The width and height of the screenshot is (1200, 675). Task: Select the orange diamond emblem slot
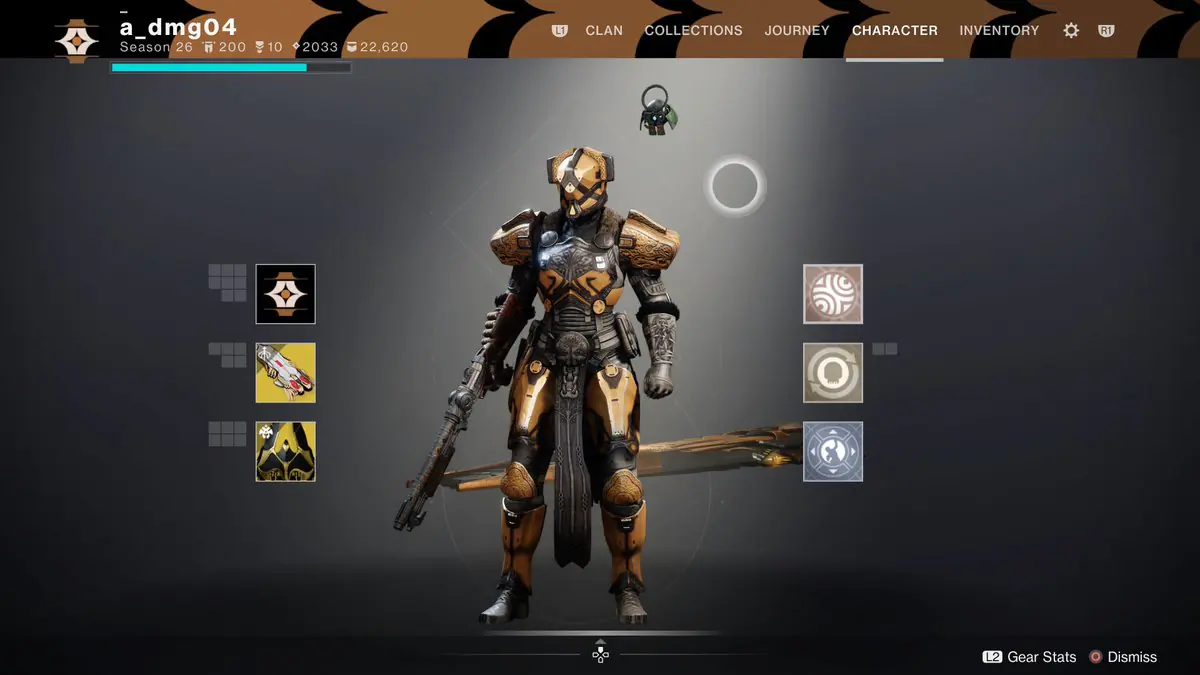pyautogui.click(x=286, y=294)
